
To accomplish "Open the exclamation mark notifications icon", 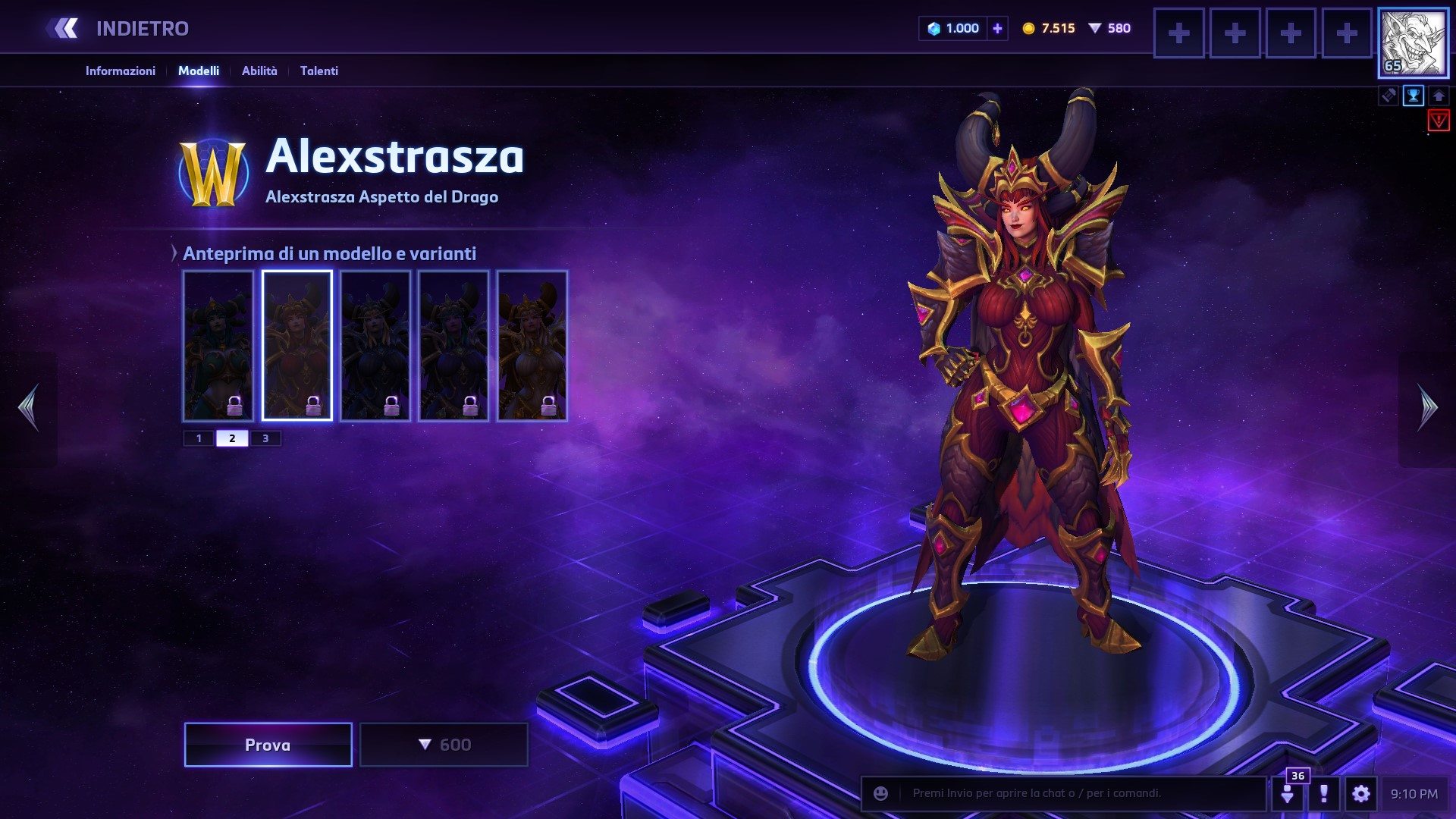I will pyautogui.click(x=1324, y=794).
